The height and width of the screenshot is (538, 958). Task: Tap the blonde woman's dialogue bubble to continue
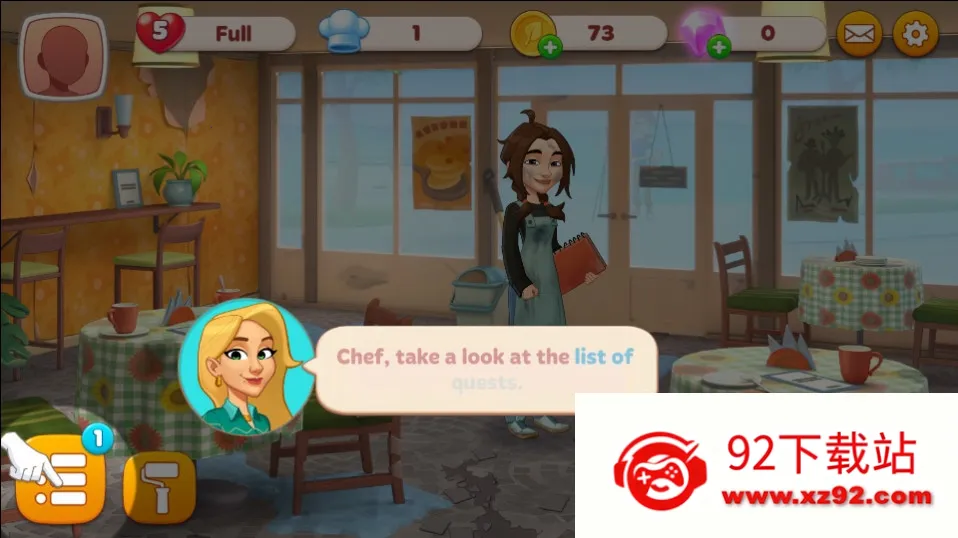coord(484,369)
